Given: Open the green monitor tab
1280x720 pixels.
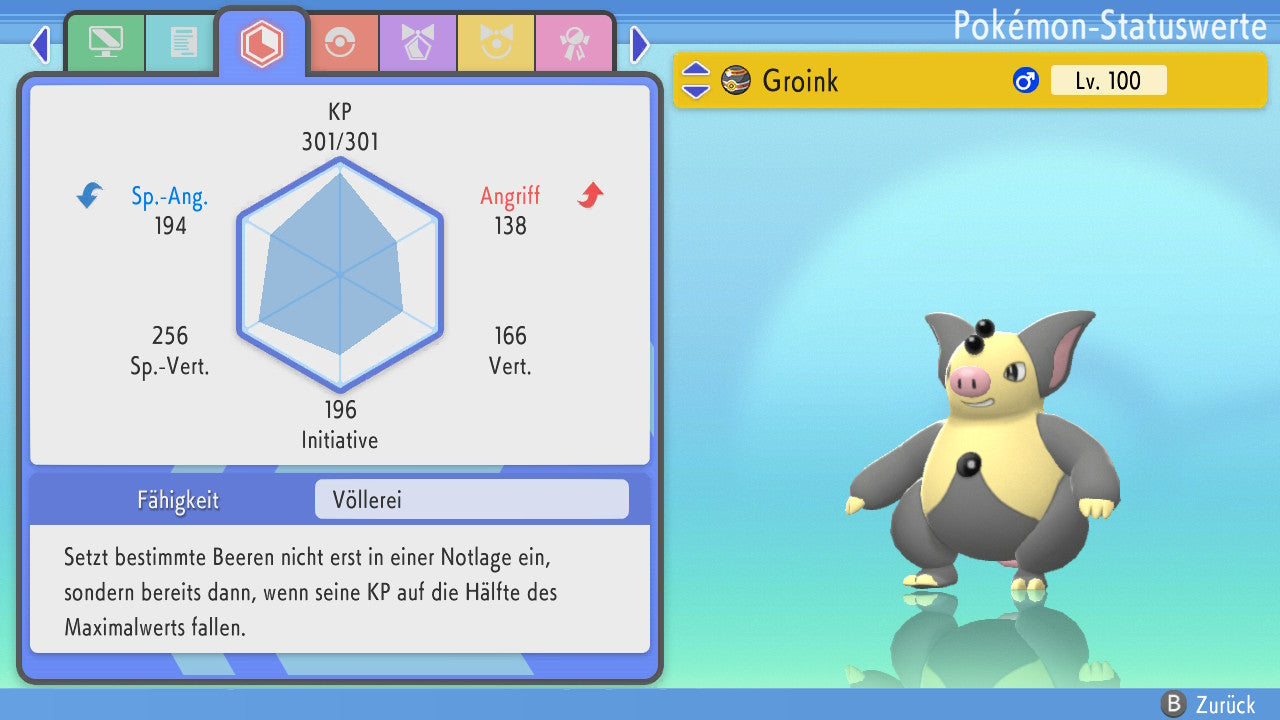Looking at the screenshot, I should tap(105, 44).
